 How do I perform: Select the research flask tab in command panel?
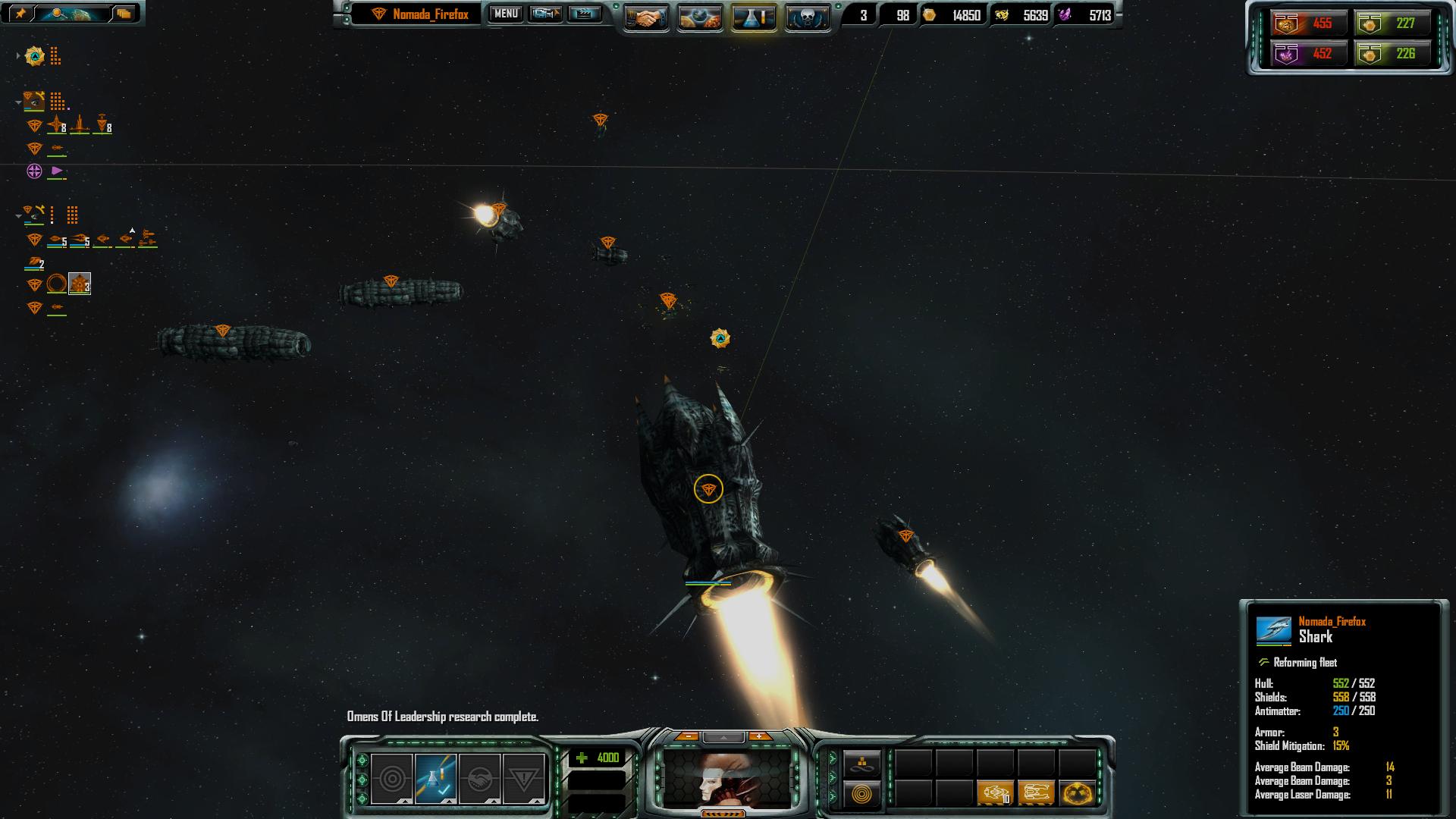point(435,778)
